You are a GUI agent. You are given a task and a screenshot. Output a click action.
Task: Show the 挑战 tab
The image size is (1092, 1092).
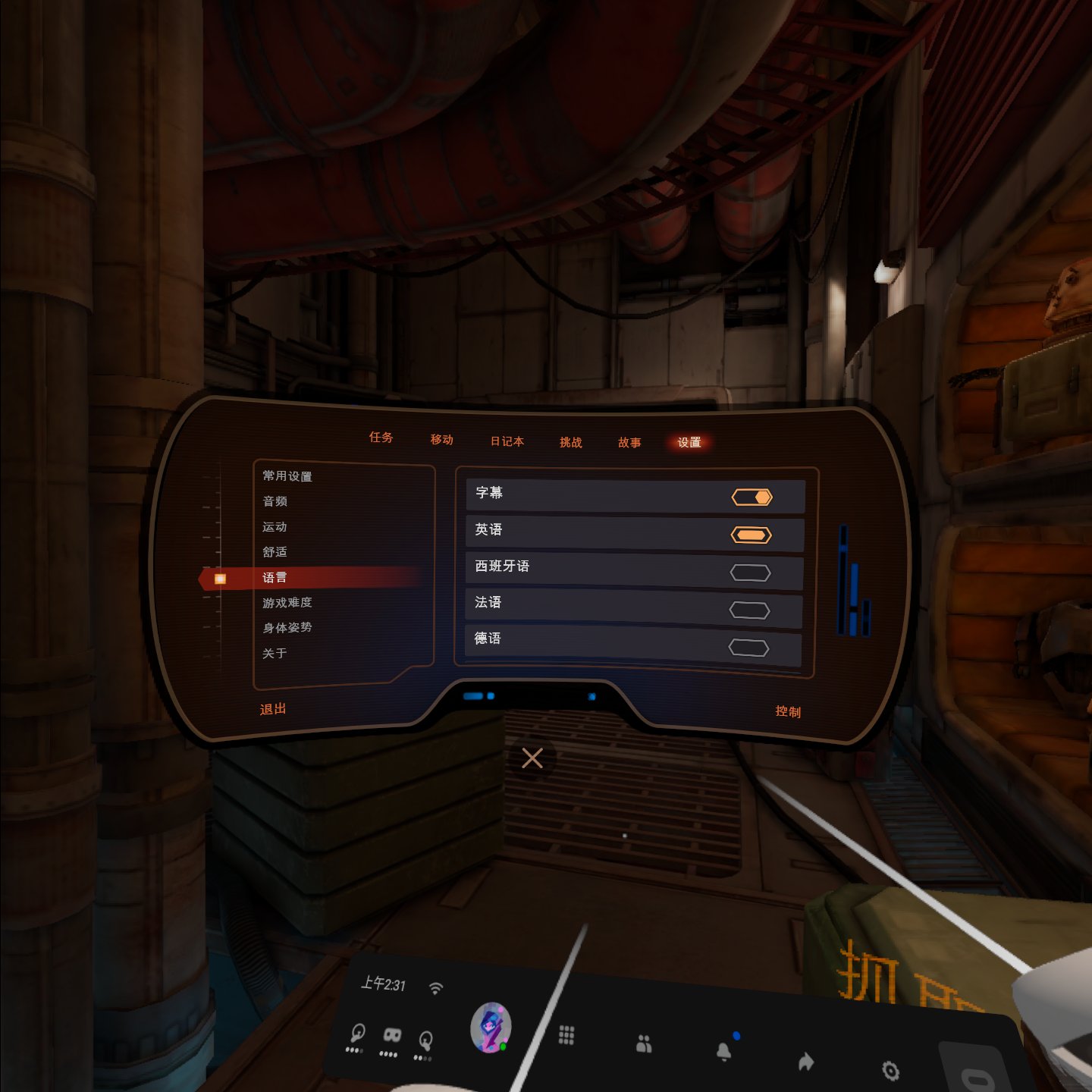click(570, 442)
